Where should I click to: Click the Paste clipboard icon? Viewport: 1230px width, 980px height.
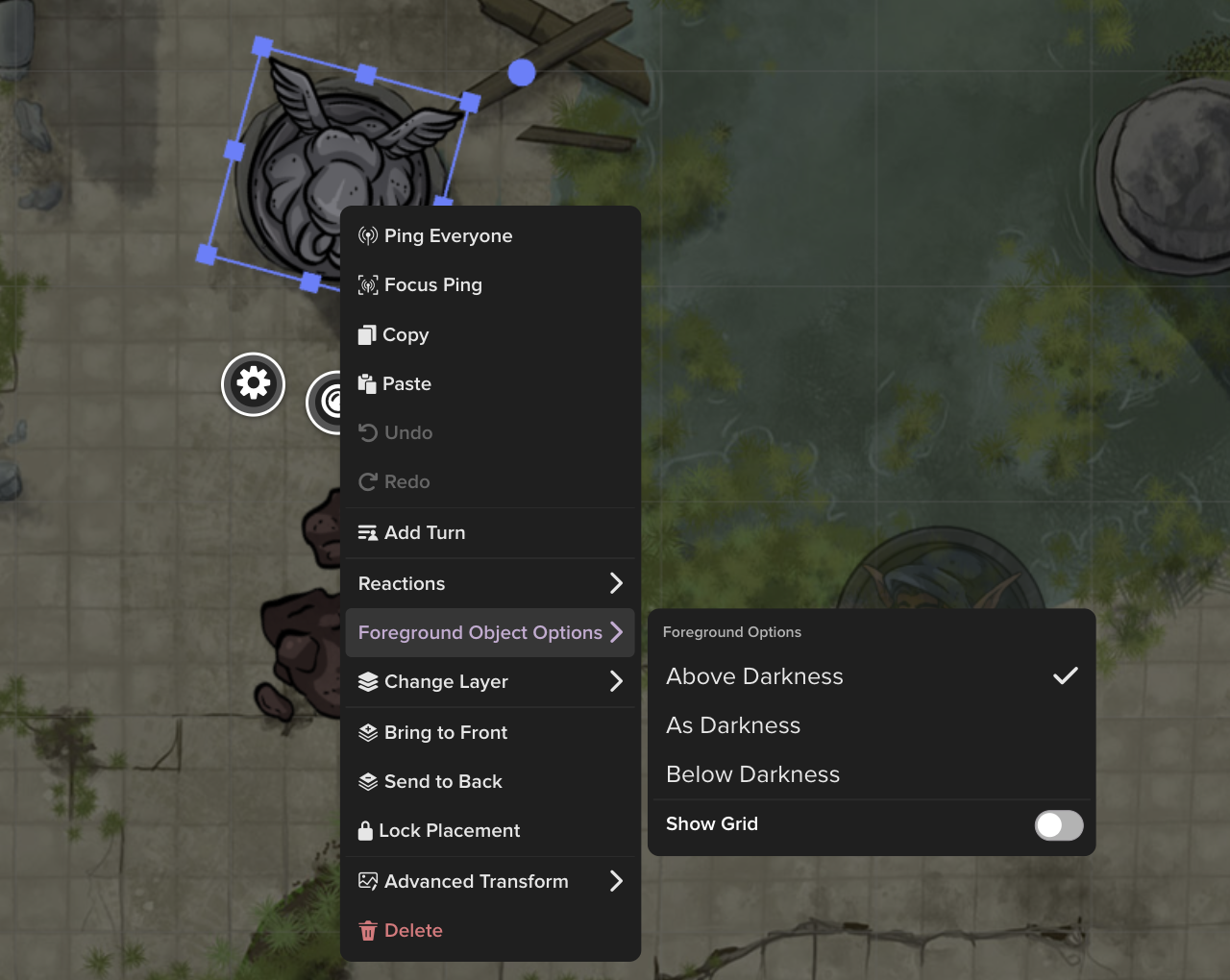(x=368, y=383)
